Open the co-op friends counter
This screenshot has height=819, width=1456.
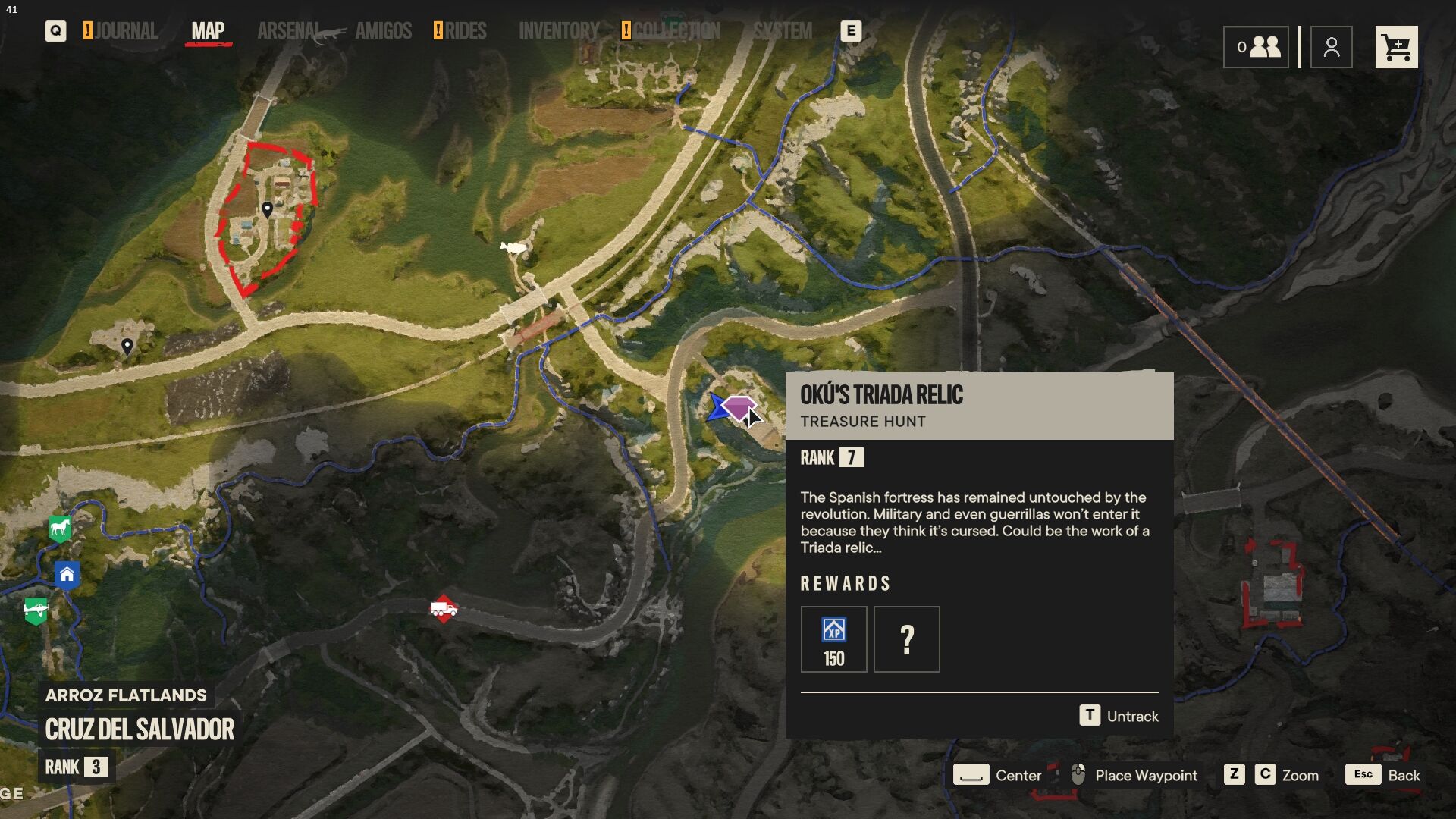[x=1256, y=48]
